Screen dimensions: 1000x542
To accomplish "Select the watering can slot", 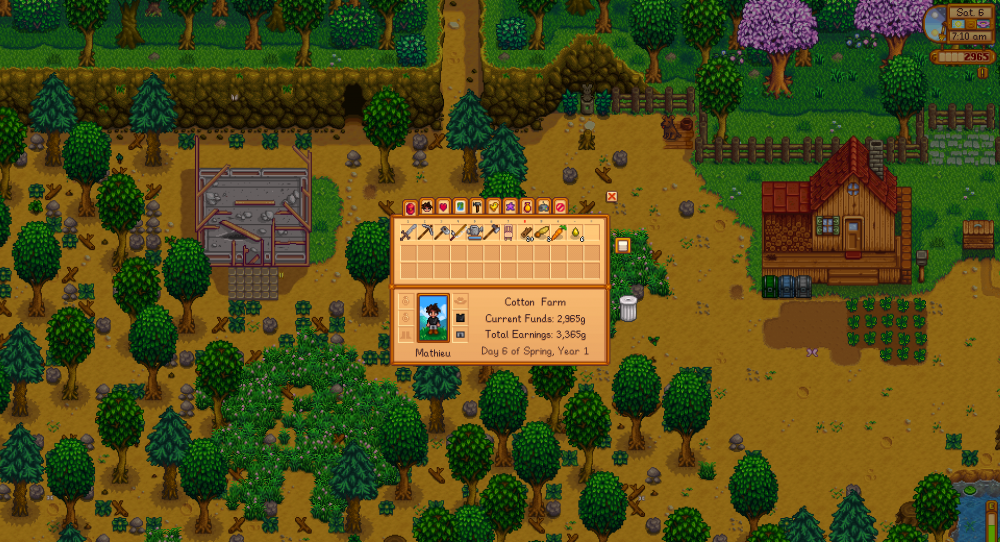I will coord(475,233).
